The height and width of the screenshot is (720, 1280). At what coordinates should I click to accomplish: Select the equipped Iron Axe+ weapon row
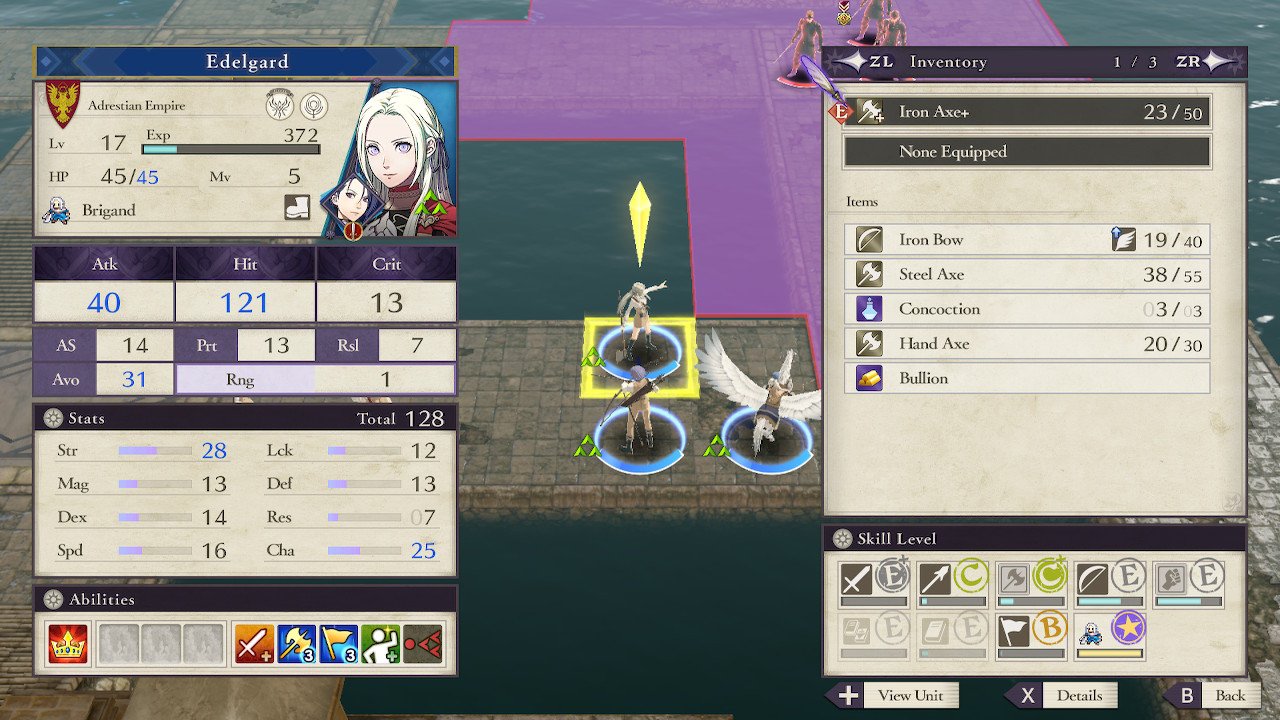(x=1027, y=112)
